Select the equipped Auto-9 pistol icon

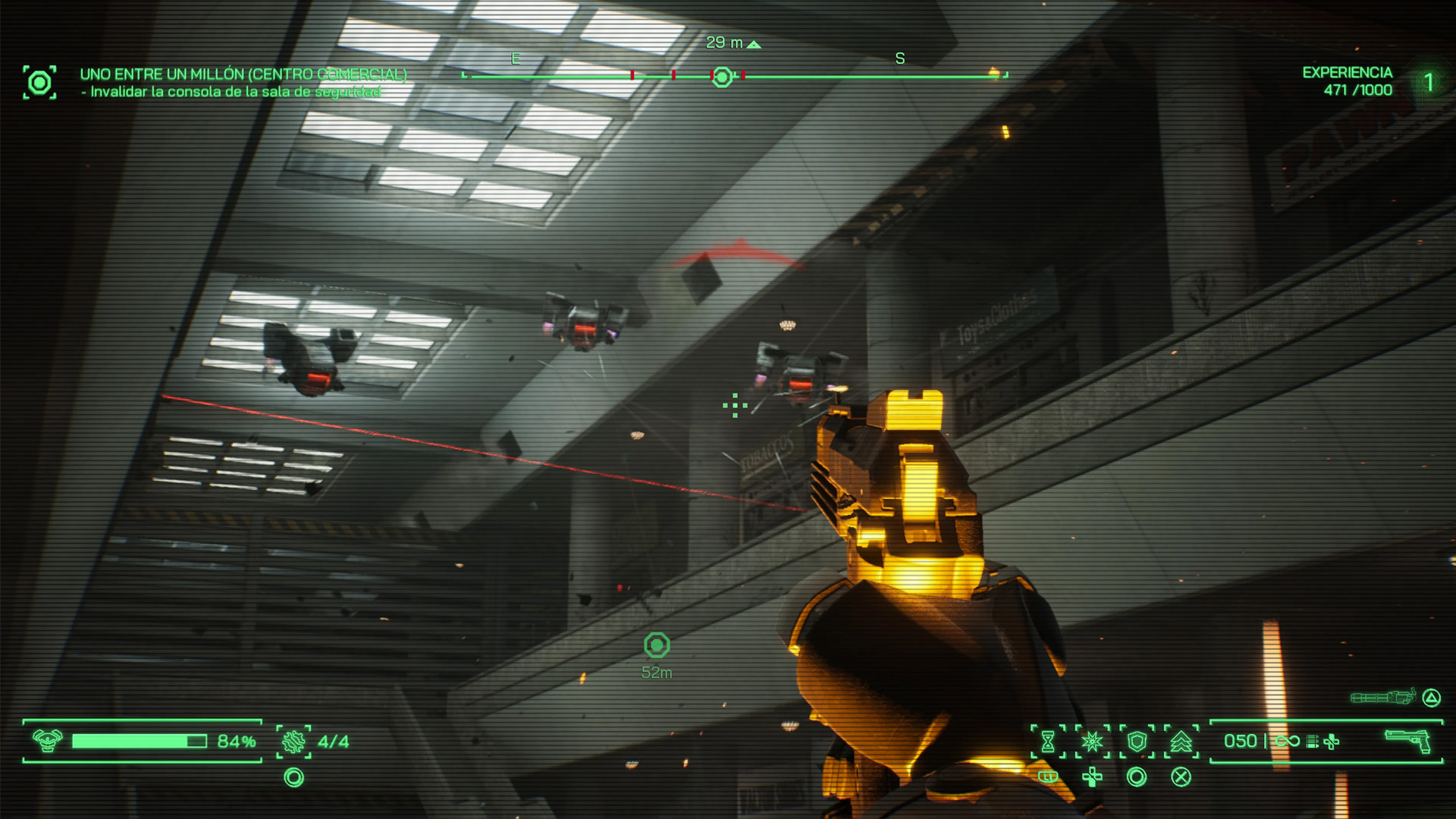point(1407,740)
